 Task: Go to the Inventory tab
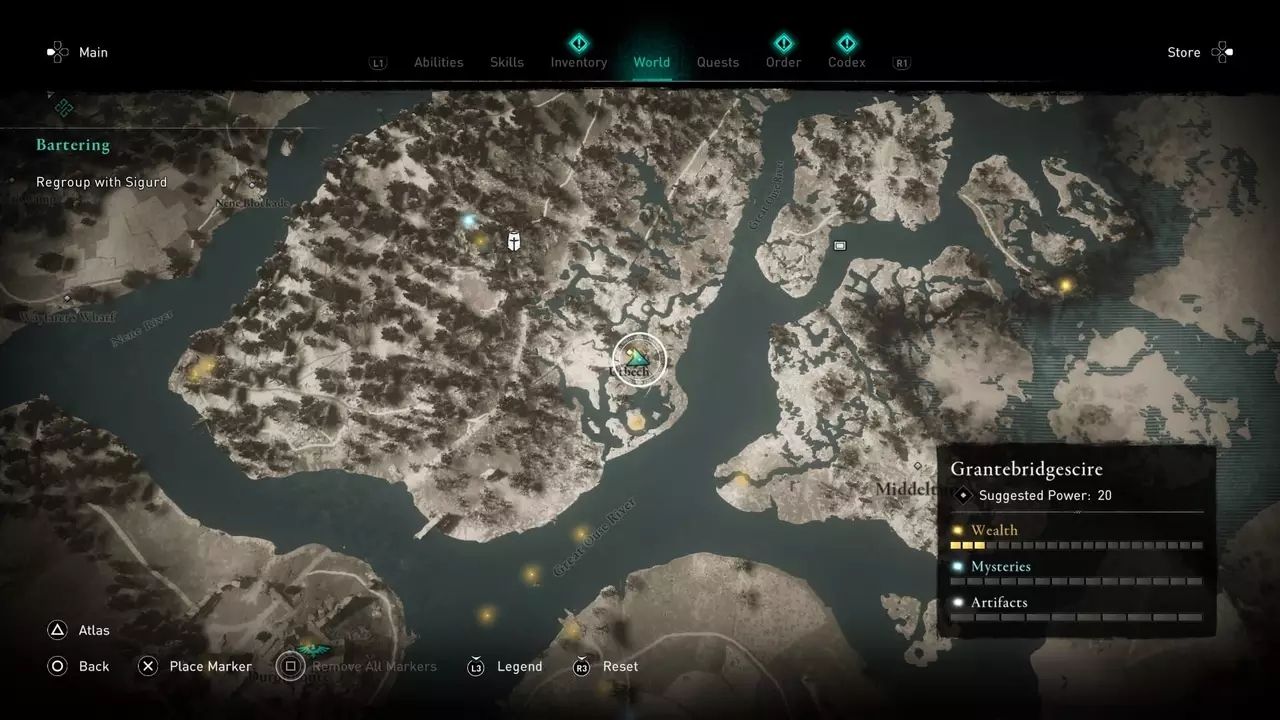(x=579, y=62)
